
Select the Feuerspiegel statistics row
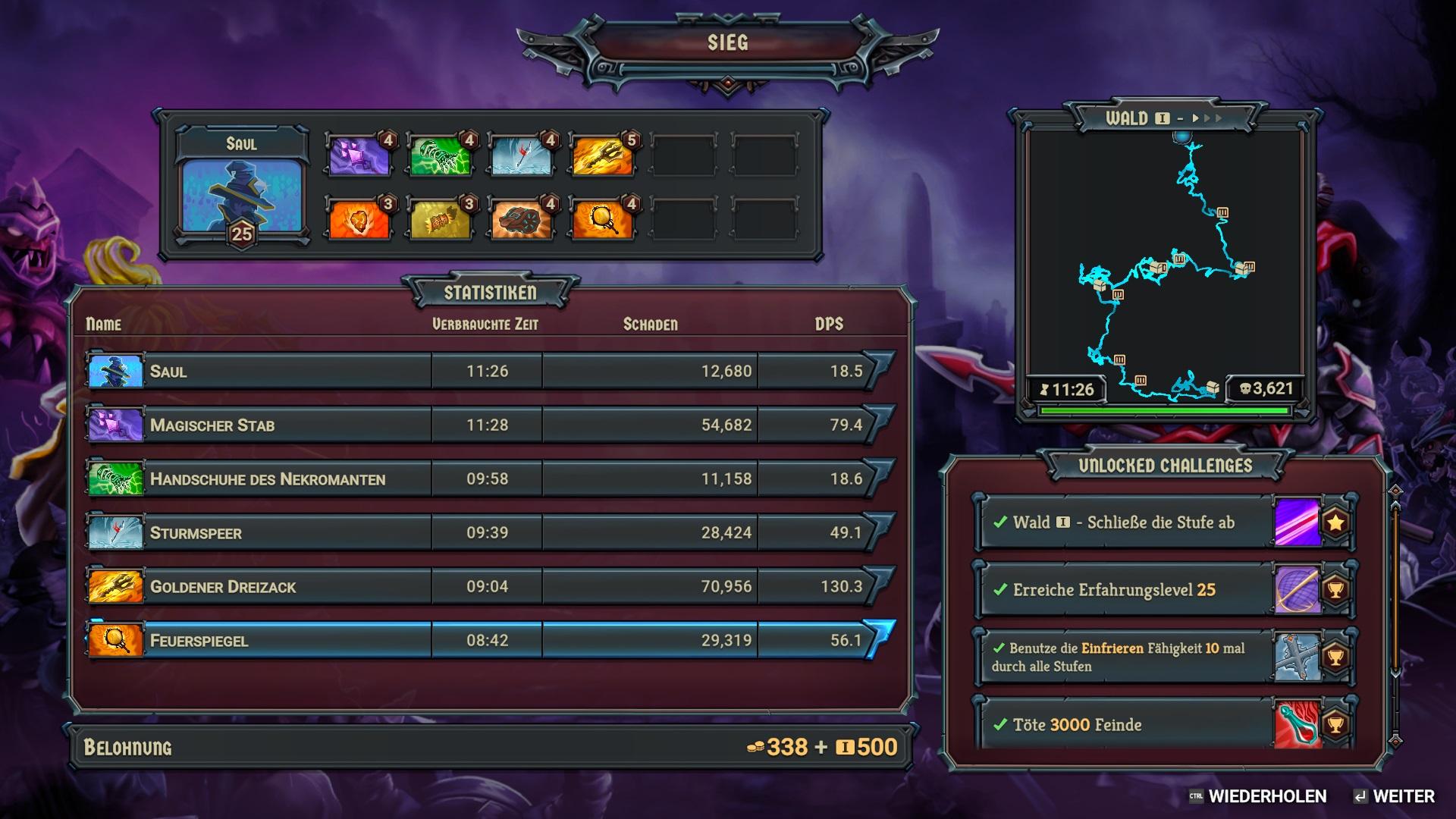click(x=485, y=640)
